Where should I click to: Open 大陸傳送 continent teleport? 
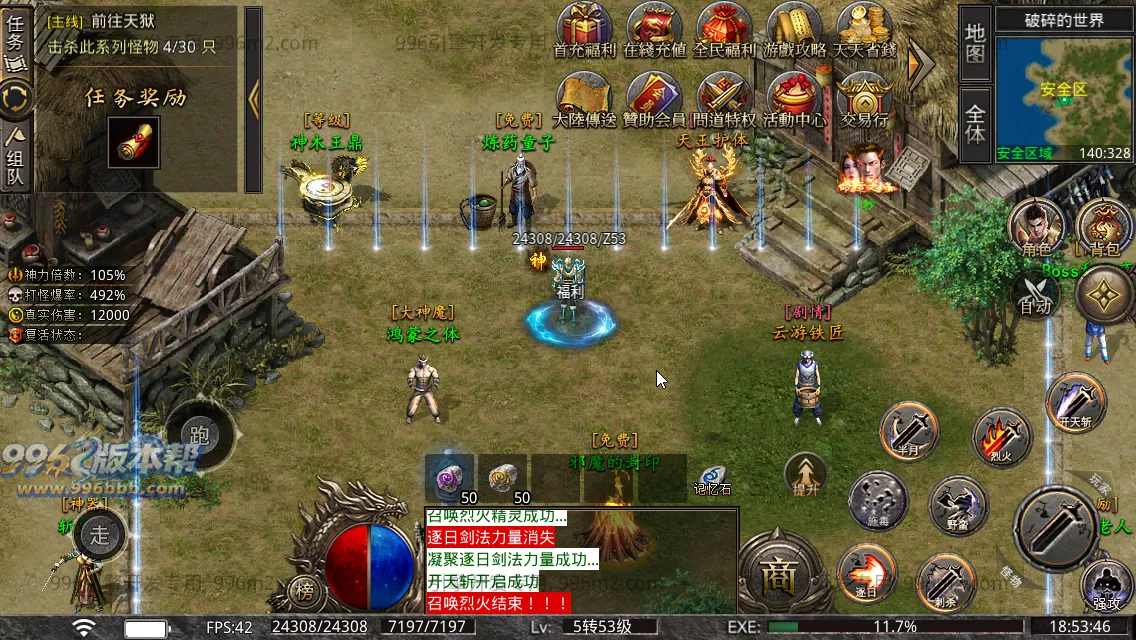[x=585, y=98]
